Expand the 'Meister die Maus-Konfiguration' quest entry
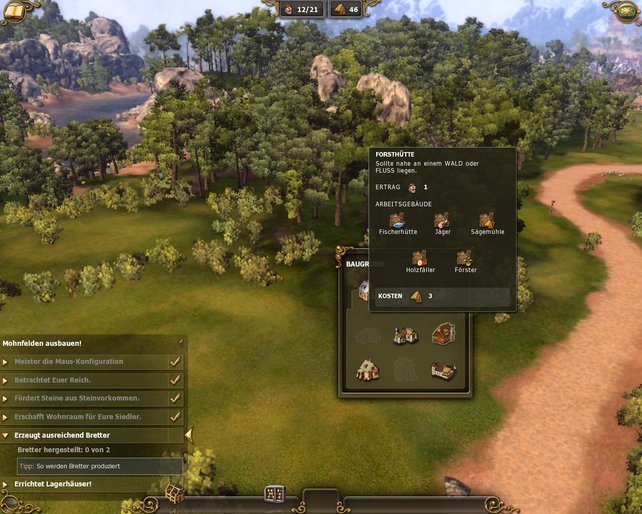Screen dimensions: 642x514 coord(6,361)
